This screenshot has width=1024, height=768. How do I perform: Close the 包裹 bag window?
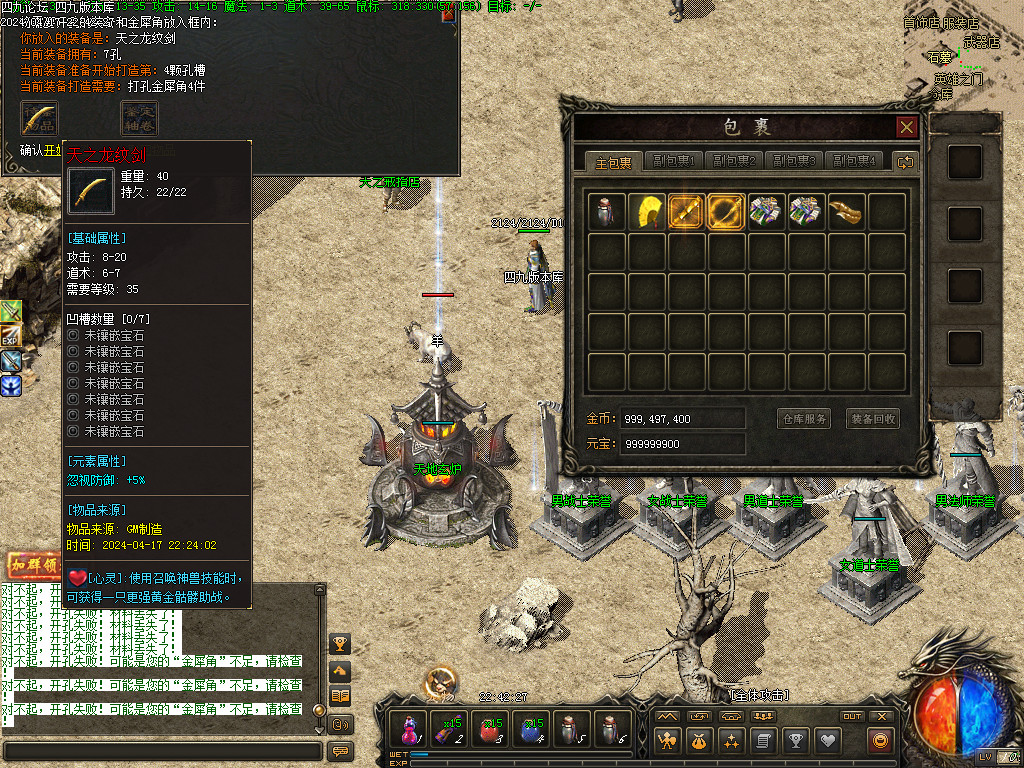[x=906, y=127]
